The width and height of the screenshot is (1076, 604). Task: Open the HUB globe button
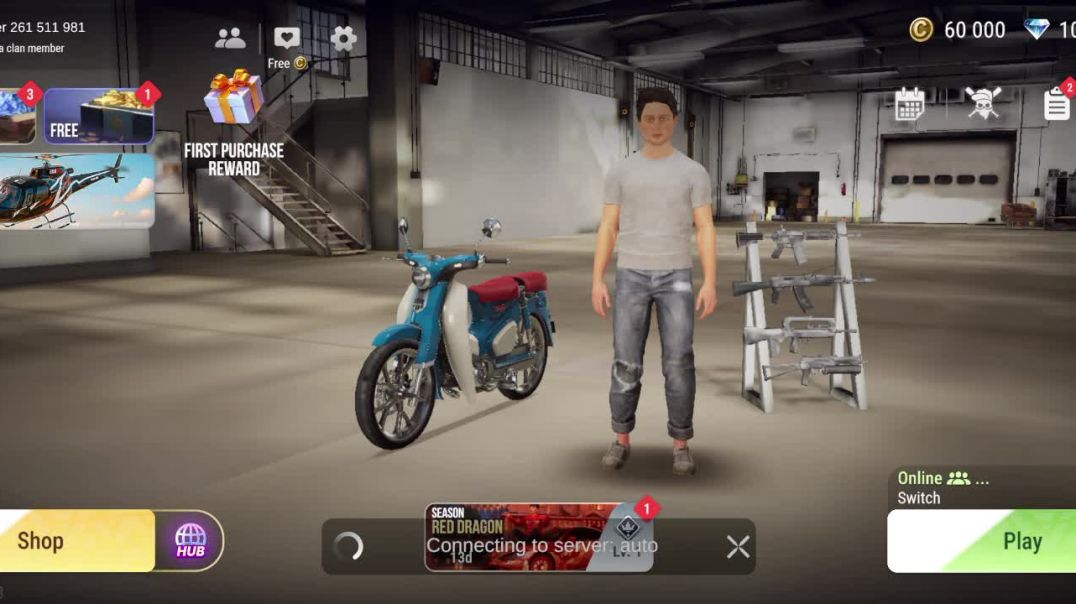point(190,541)
